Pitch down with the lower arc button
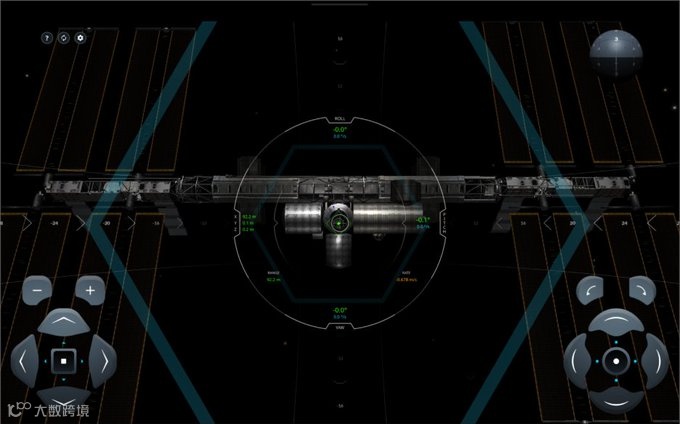The image size is (680, 424). click(x=617, y=398)
